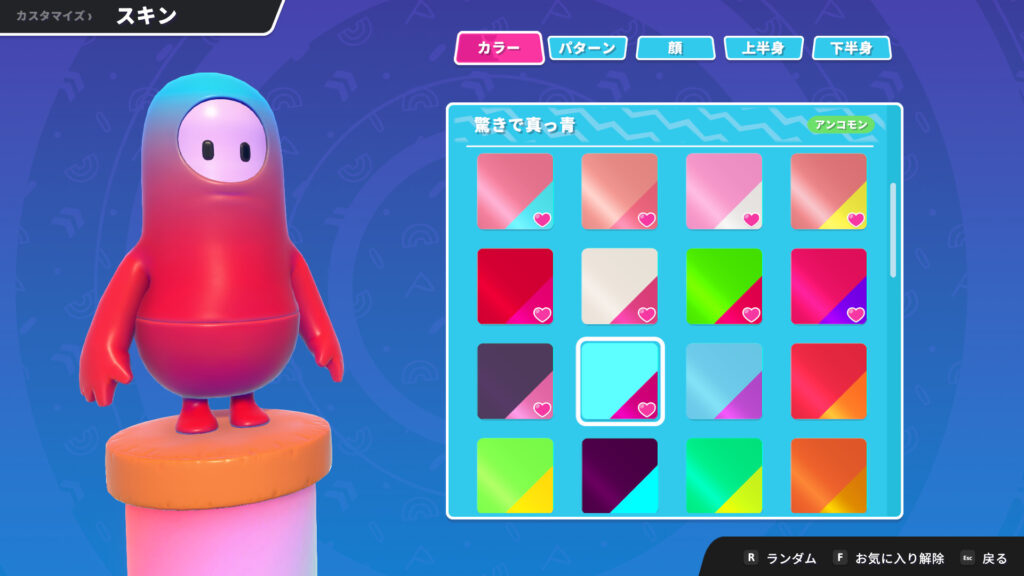The width and height of the screenshot is (1024, 576).
Task: Switch to the カラー tab
Action: (x=498, y=48)
